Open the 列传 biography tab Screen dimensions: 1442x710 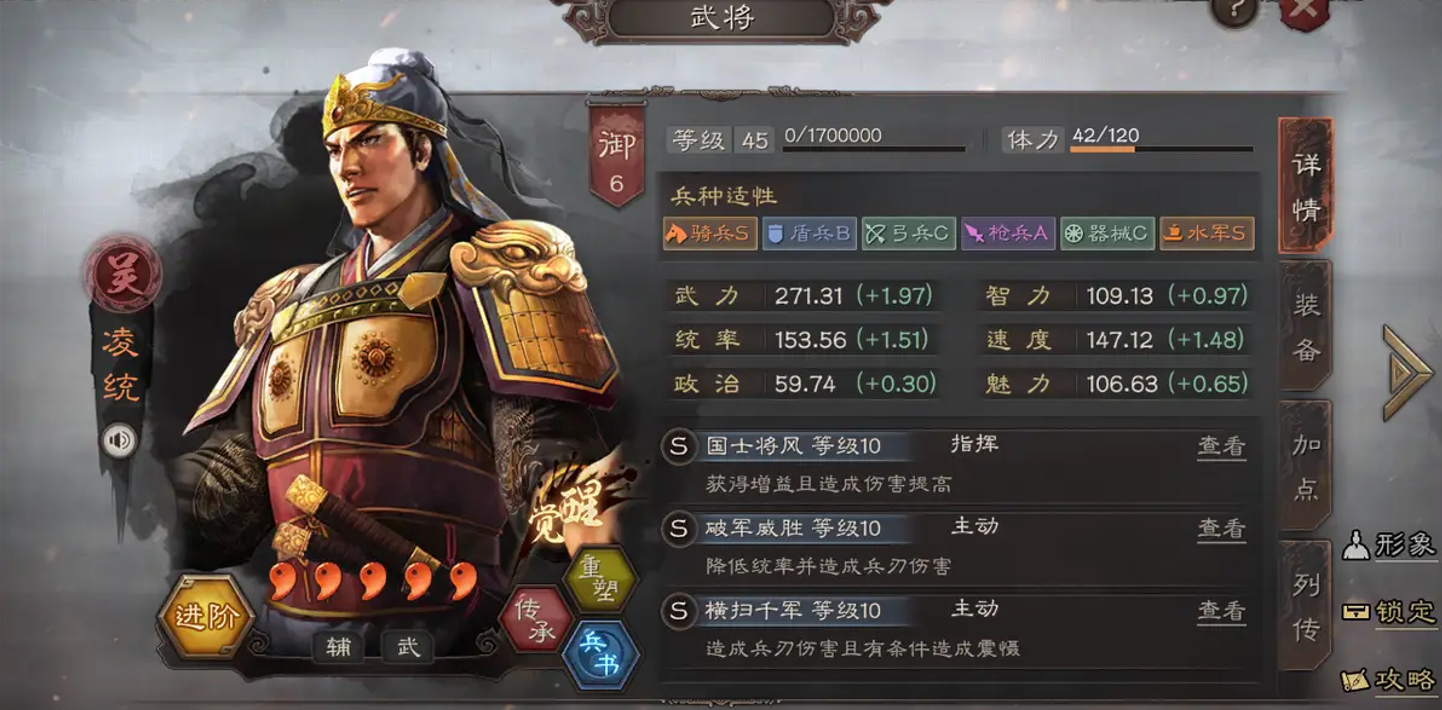coord(1306,606)
